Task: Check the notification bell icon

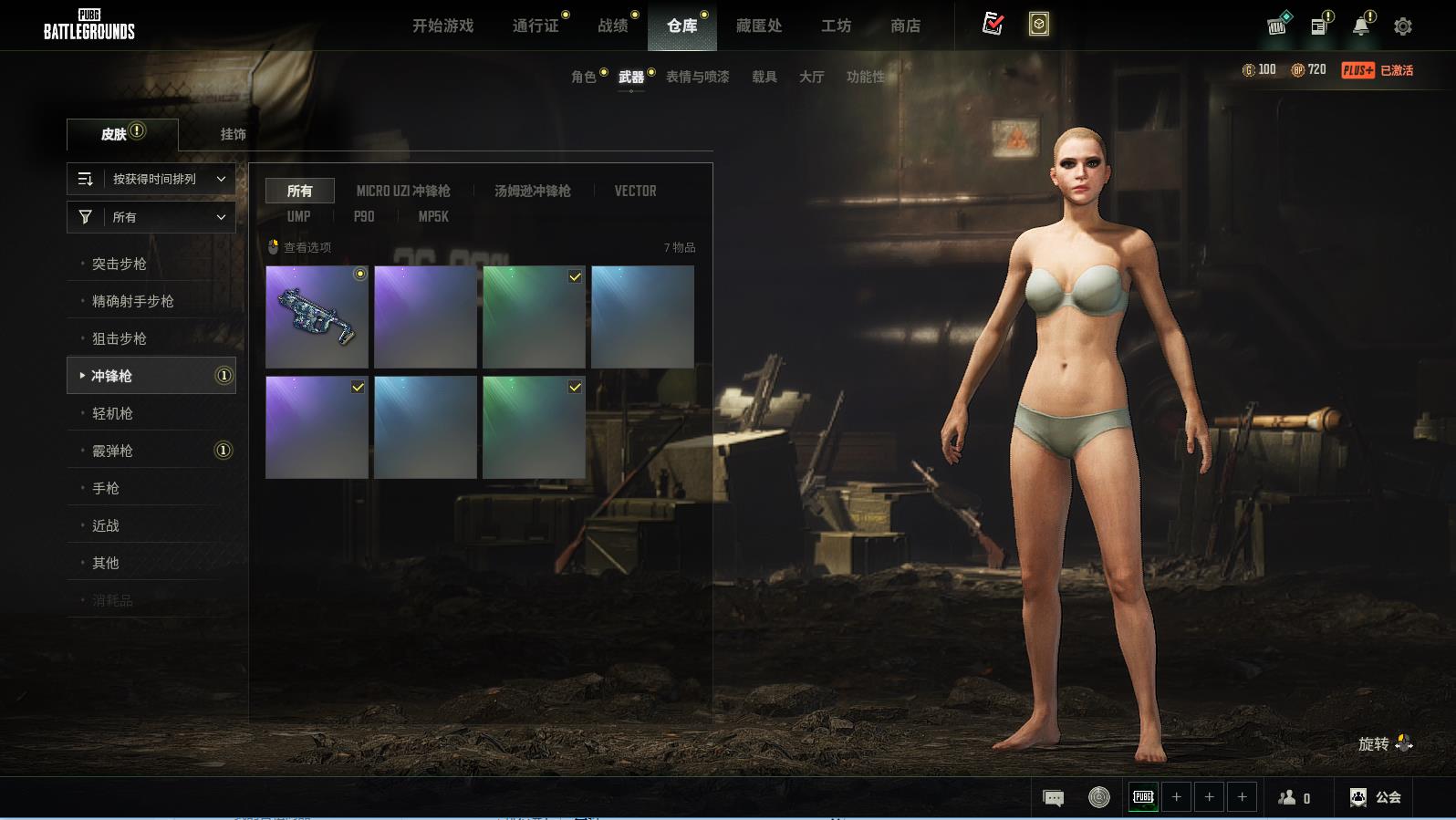Action: coord(1360,26)
